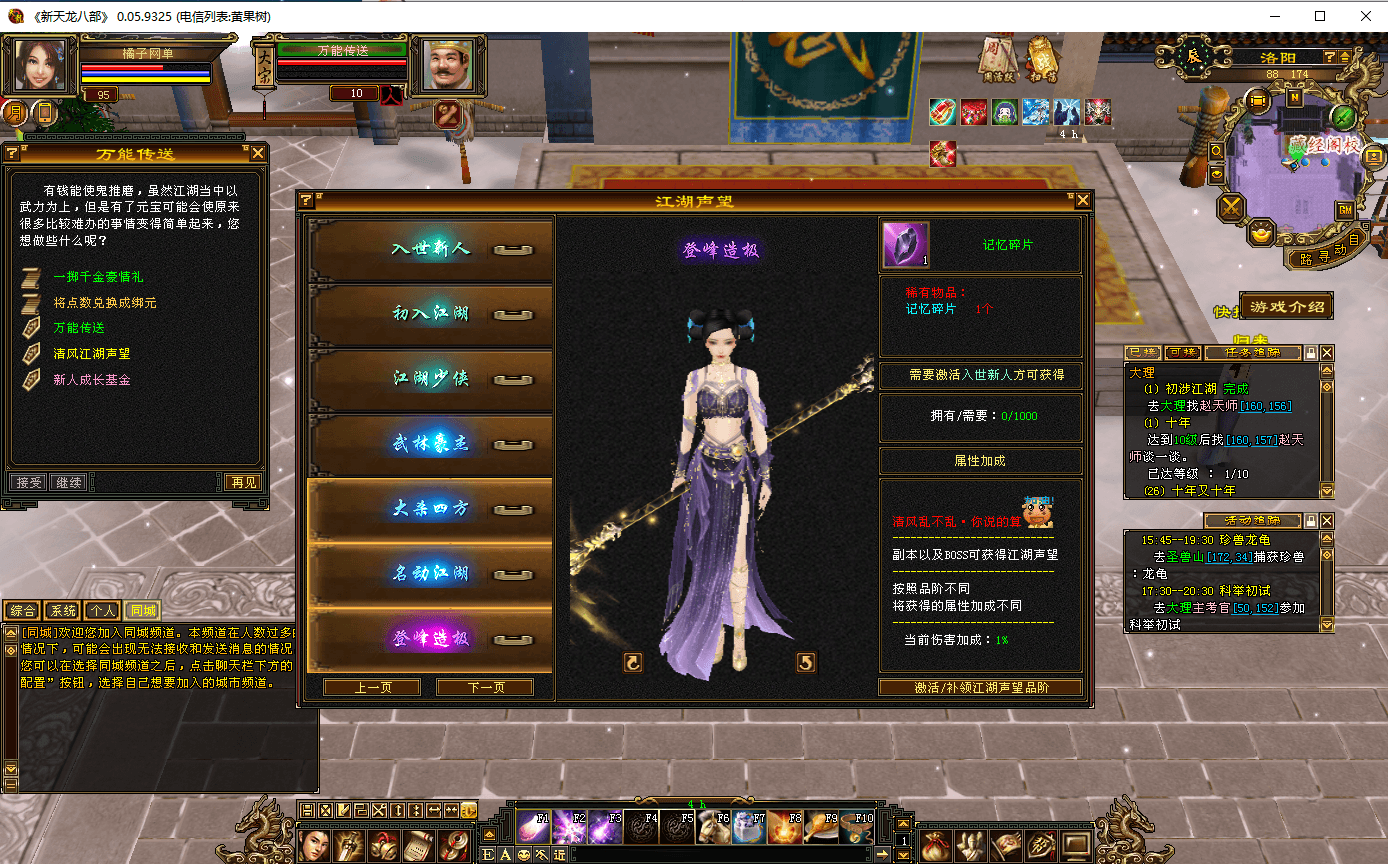Image resolution: width=1388 pixels, height=864 pixels.
Task: Click 再见 to end the conversation
Action: [x=243, y=482]
